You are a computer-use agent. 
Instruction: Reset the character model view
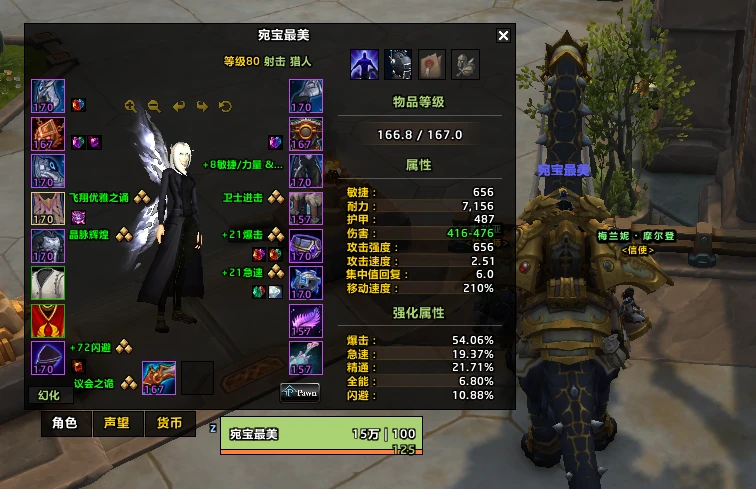coord(225,106)
